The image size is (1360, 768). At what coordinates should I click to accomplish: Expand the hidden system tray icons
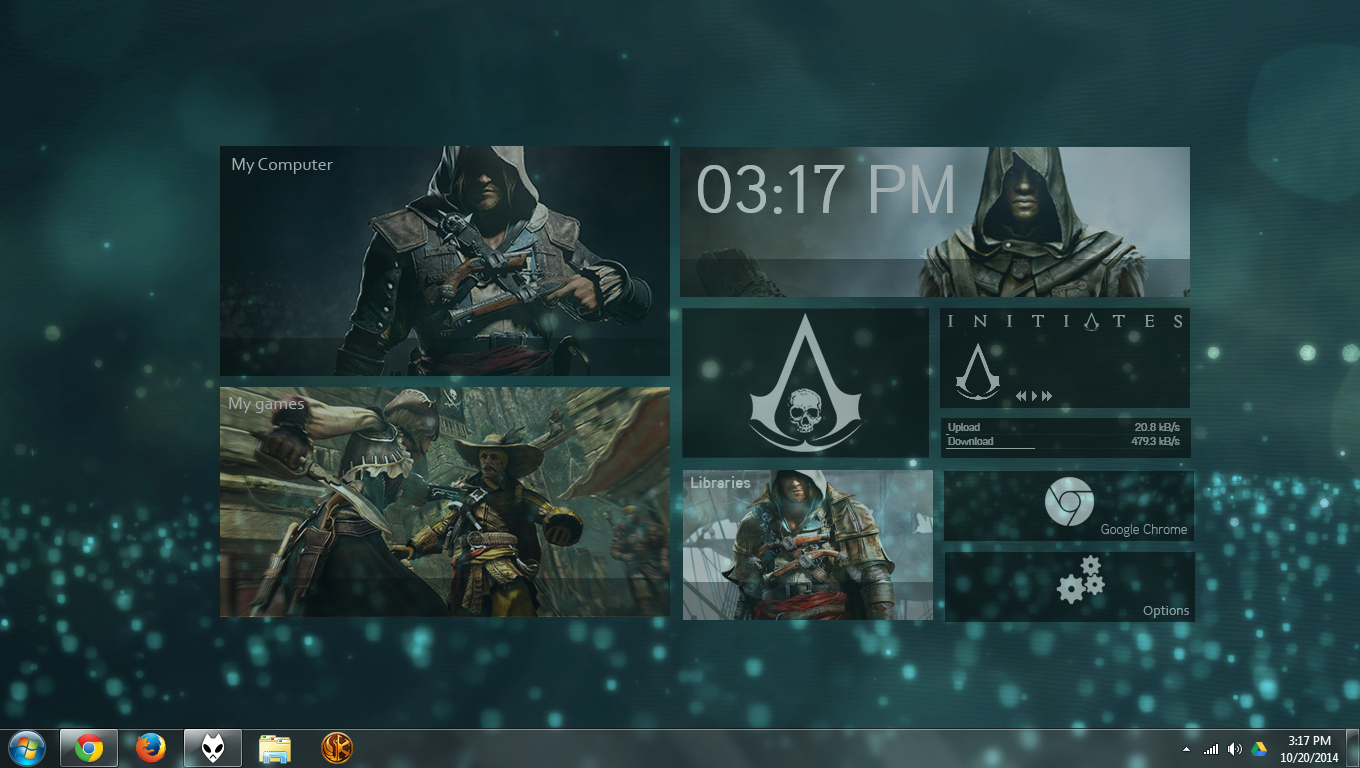point(1187,748)
